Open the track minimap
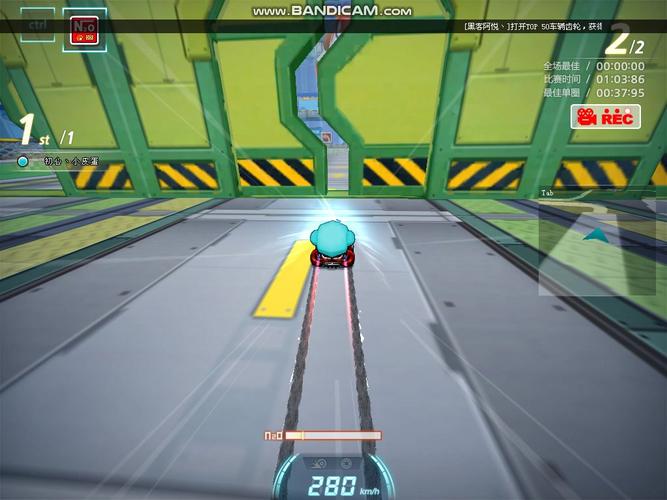The height and width of the screenshot is (500, 667). pos(597,241)
